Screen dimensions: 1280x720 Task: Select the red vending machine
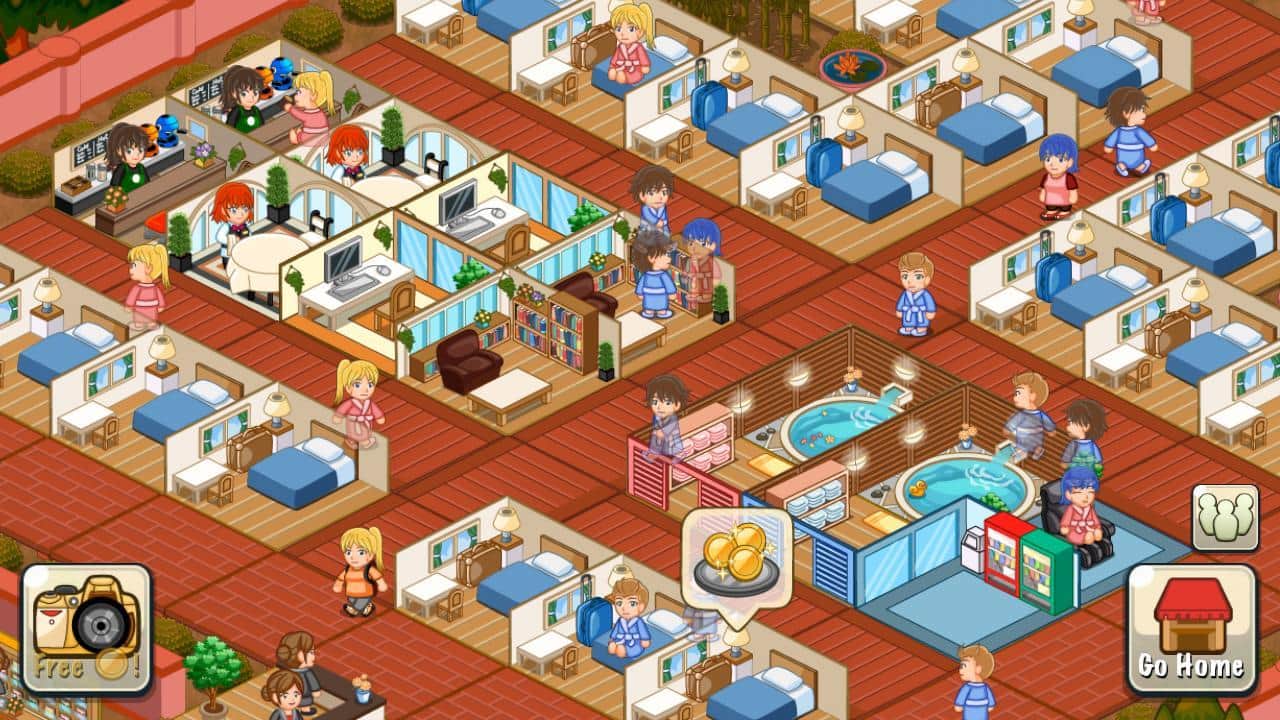tap(1000, 550)
